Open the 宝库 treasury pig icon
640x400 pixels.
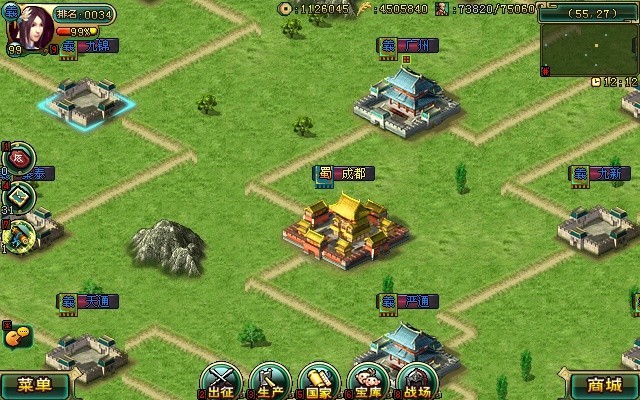pyautogui.click(x=368, y=381)
